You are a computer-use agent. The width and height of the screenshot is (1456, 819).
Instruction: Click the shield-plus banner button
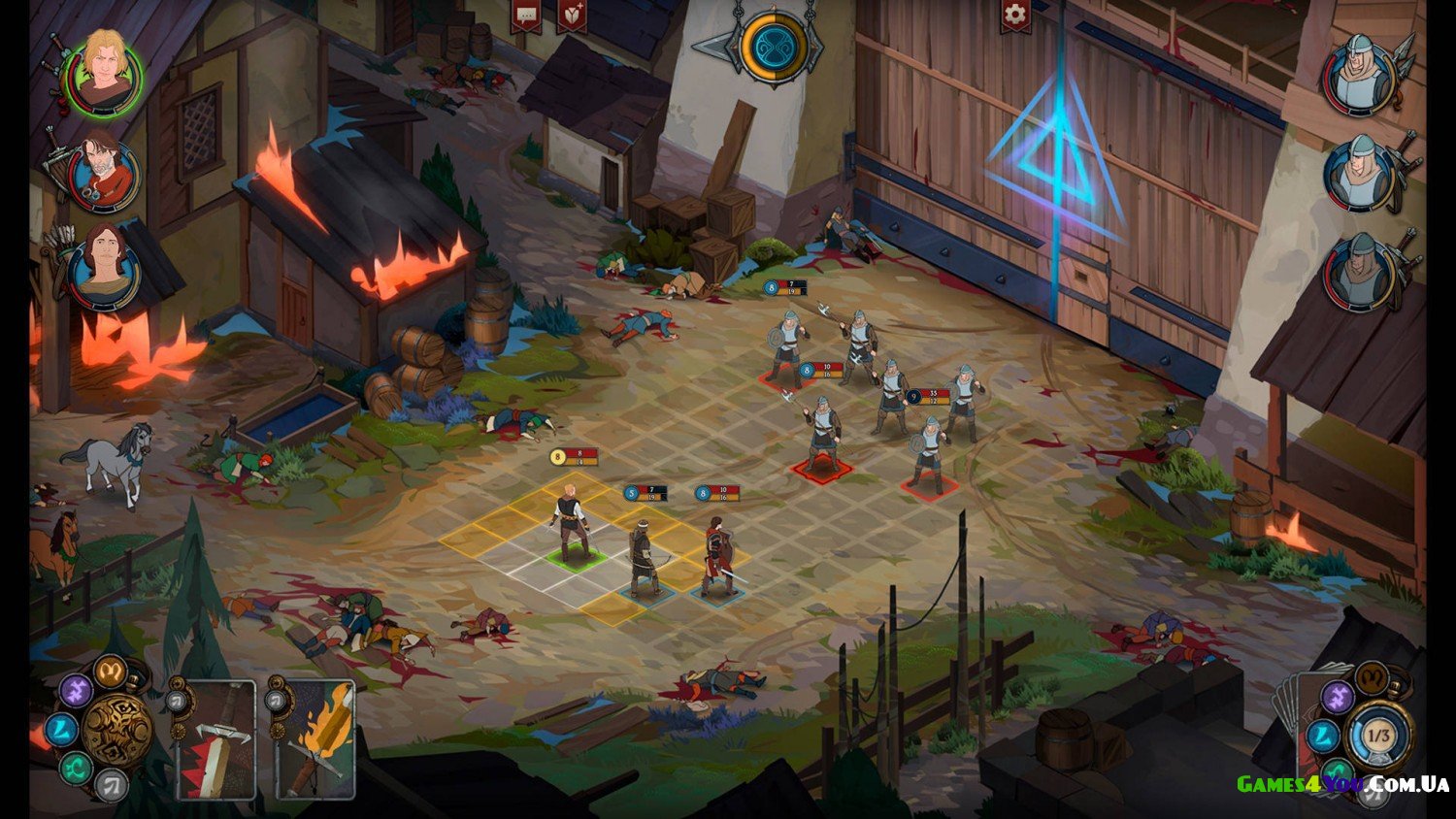(572, 16)
